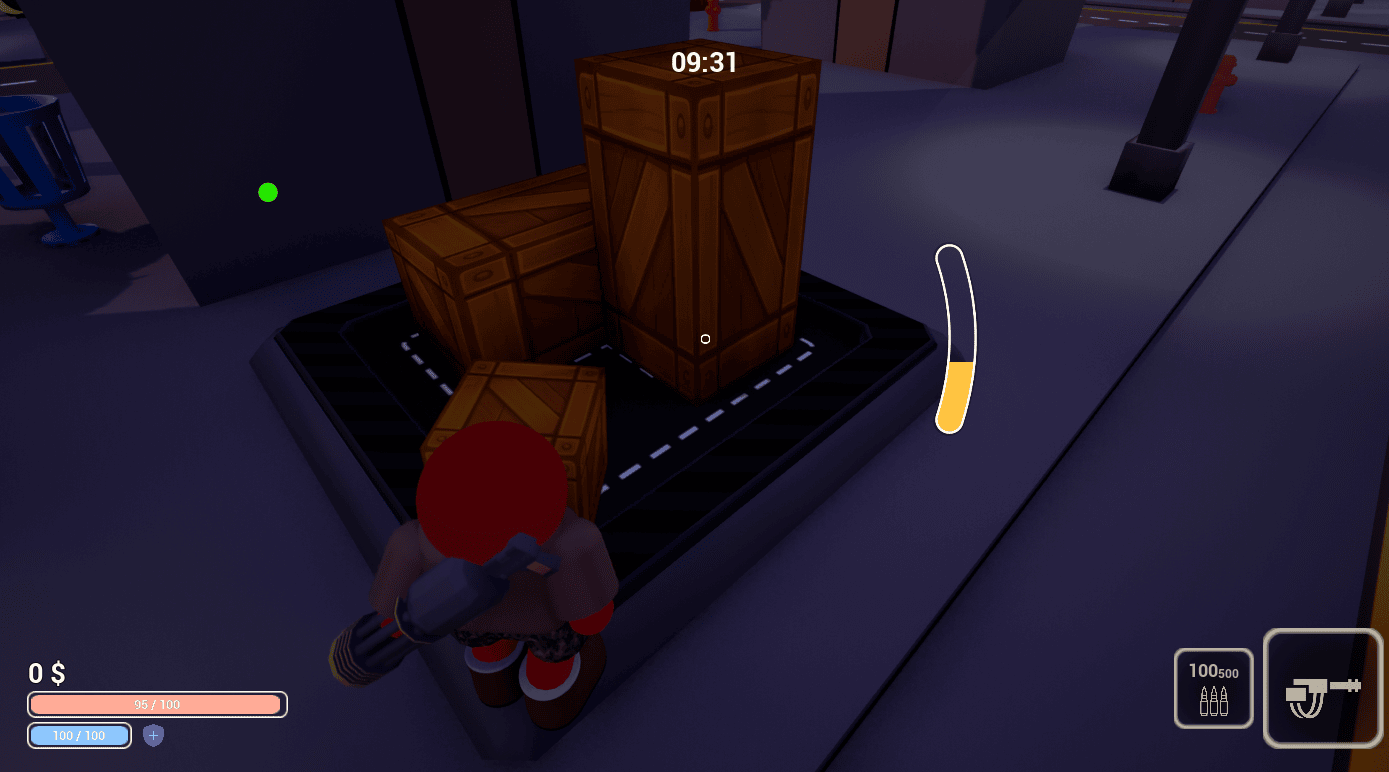Click the shield plus icon
The height and width of the screenshot is (772, 1389).
click(x=152, y=736)
